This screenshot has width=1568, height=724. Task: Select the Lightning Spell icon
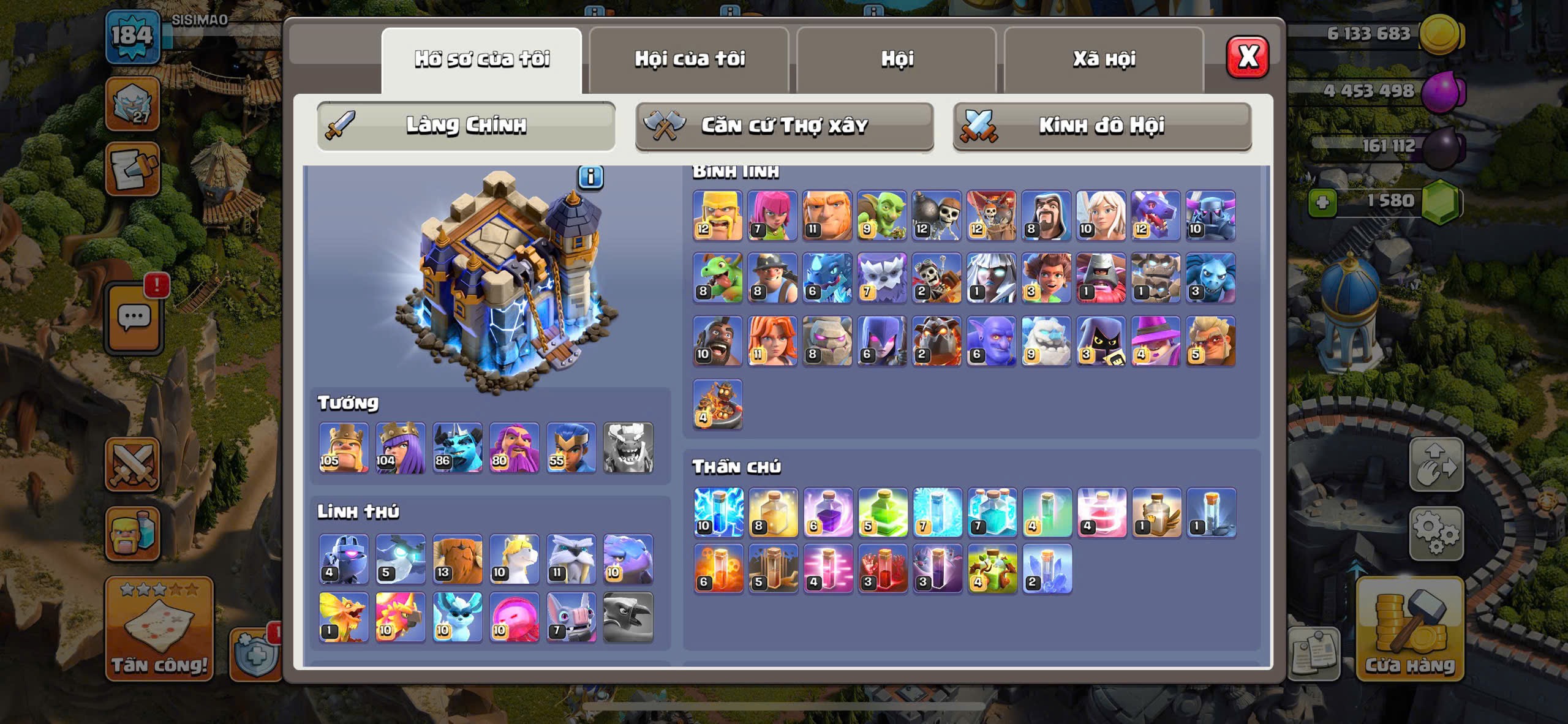point(718,513)
